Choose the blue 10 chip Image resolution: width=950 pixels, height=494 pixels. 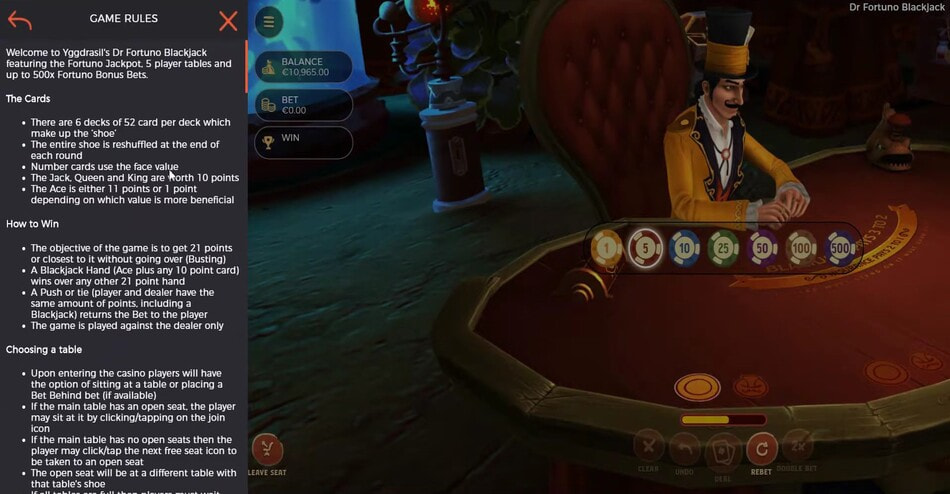pyautogui.click(x=685, y=247)
